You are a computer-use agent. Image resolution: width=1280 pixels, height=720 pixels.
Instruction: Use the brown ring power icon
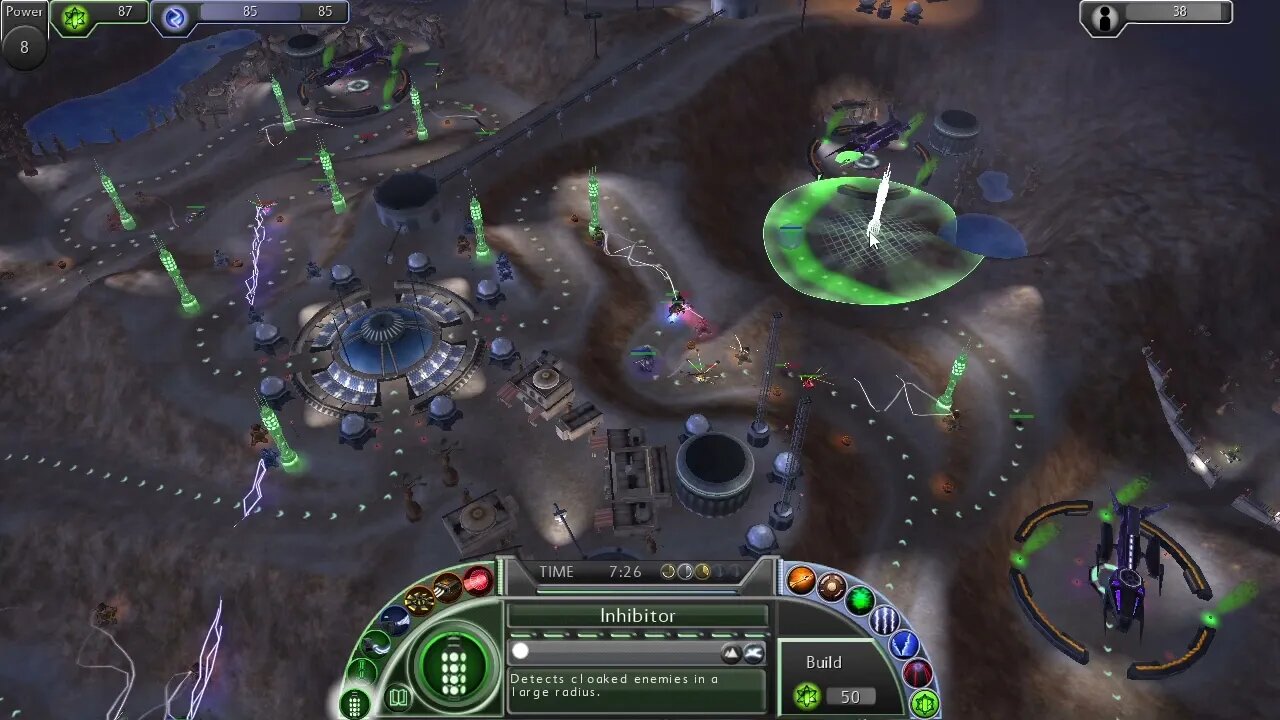click(x=832, y=587)
